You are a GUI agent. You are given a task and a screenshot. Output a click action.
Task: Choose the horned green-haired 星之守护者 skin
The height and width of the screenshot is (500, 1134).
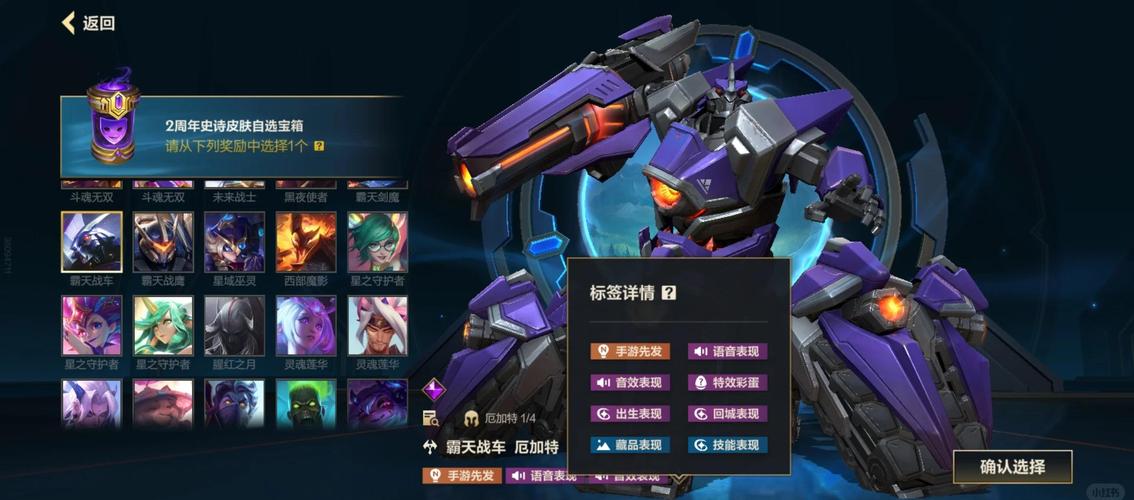(163, 326)
